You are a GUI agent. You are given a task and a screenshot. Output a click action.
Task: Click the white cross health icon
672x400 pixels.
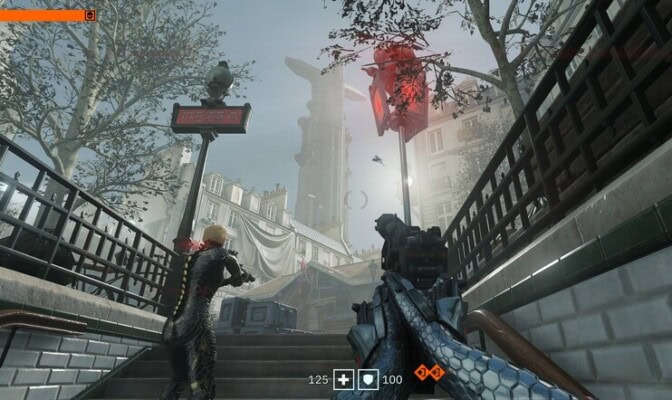pos(344,379)
